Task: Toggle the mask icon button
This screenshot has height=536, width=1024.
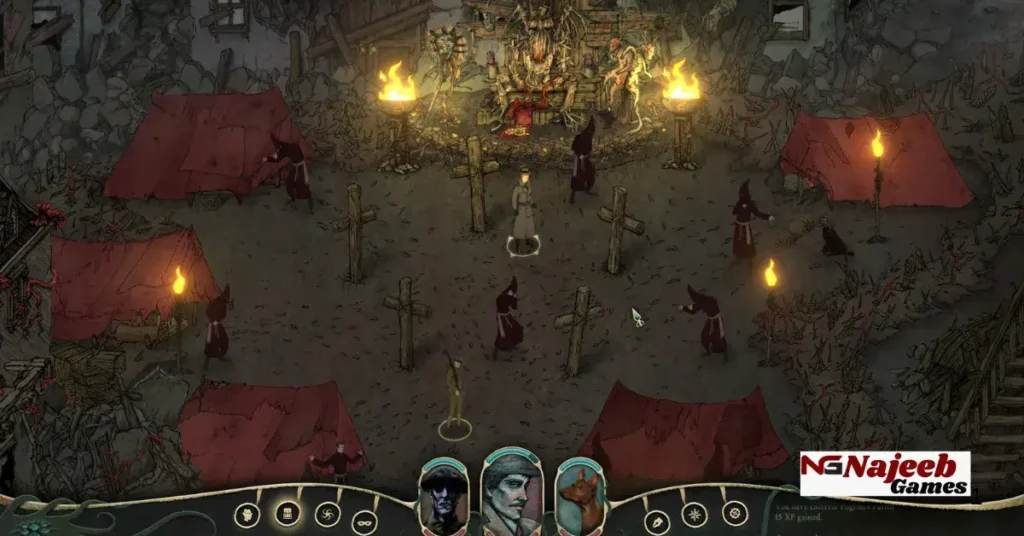Action: (x=365, y=522)
